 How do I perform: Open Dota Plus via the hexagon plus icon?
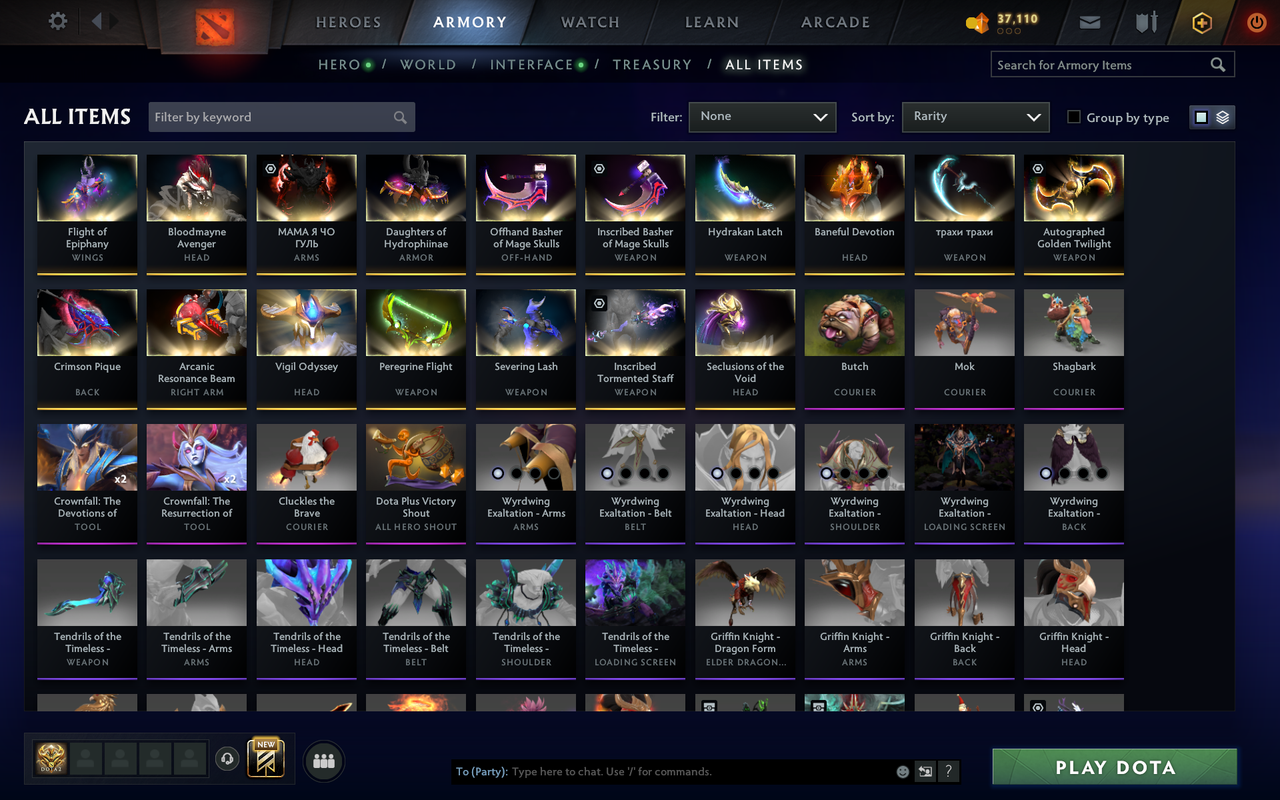coord(1201,21)
